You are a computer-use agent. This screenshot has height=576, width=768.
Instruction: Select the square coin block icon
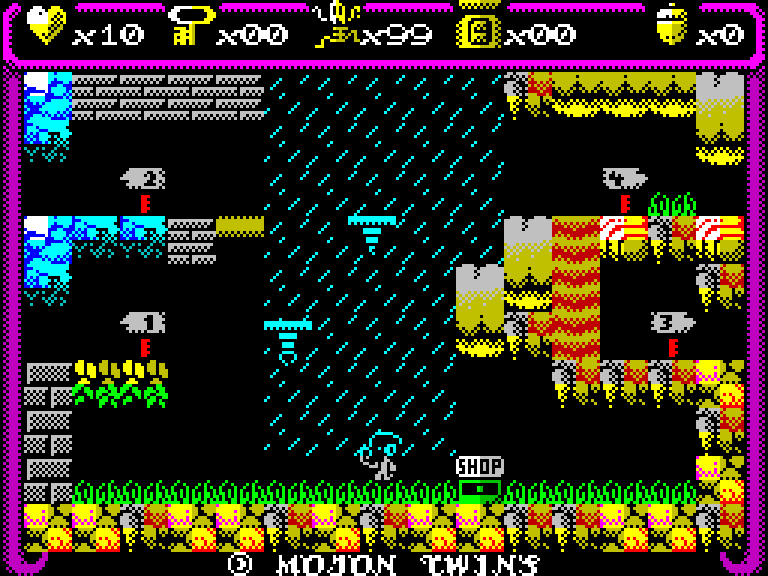click(478, 28)
